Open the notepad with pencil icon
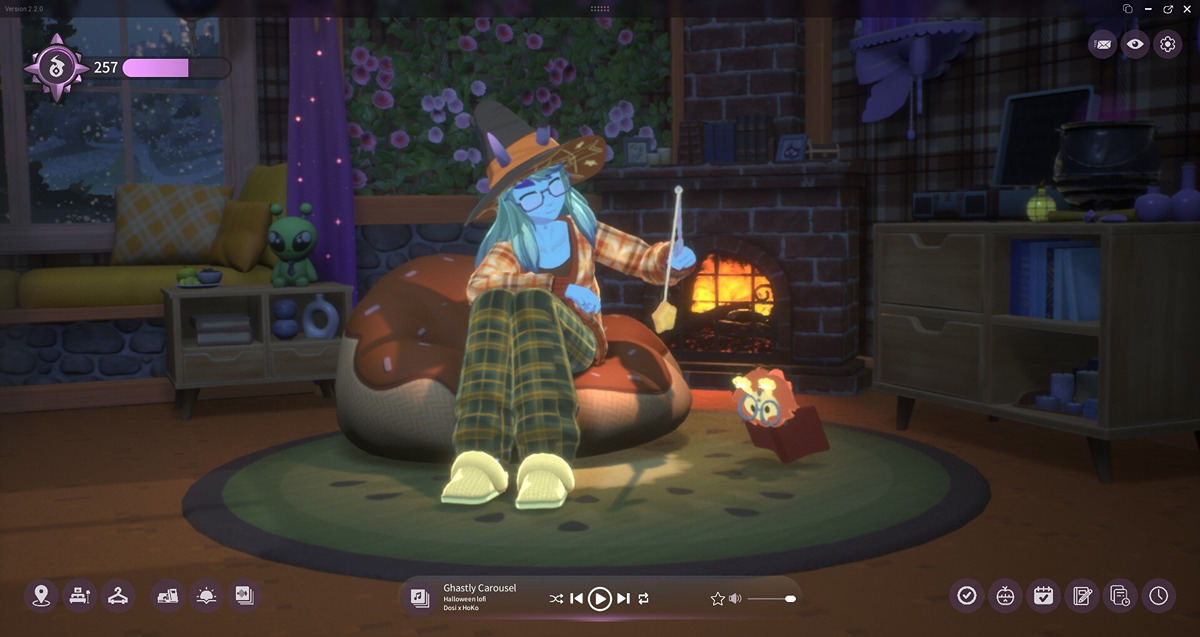1200x637 pixels. (x=1081, y=596)
